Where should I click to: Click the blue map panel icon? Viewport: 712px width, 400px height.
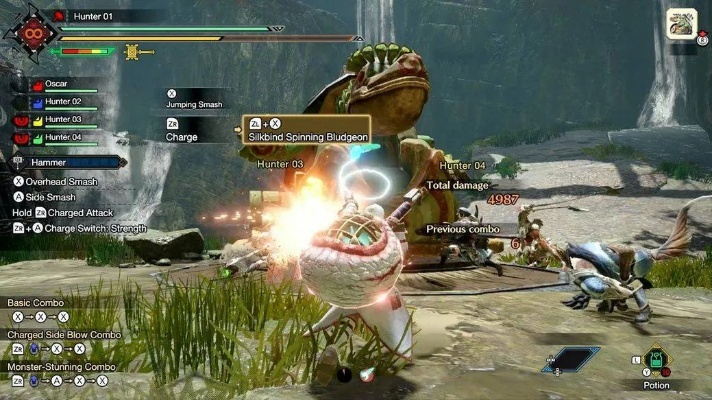(x=571, y=360)
